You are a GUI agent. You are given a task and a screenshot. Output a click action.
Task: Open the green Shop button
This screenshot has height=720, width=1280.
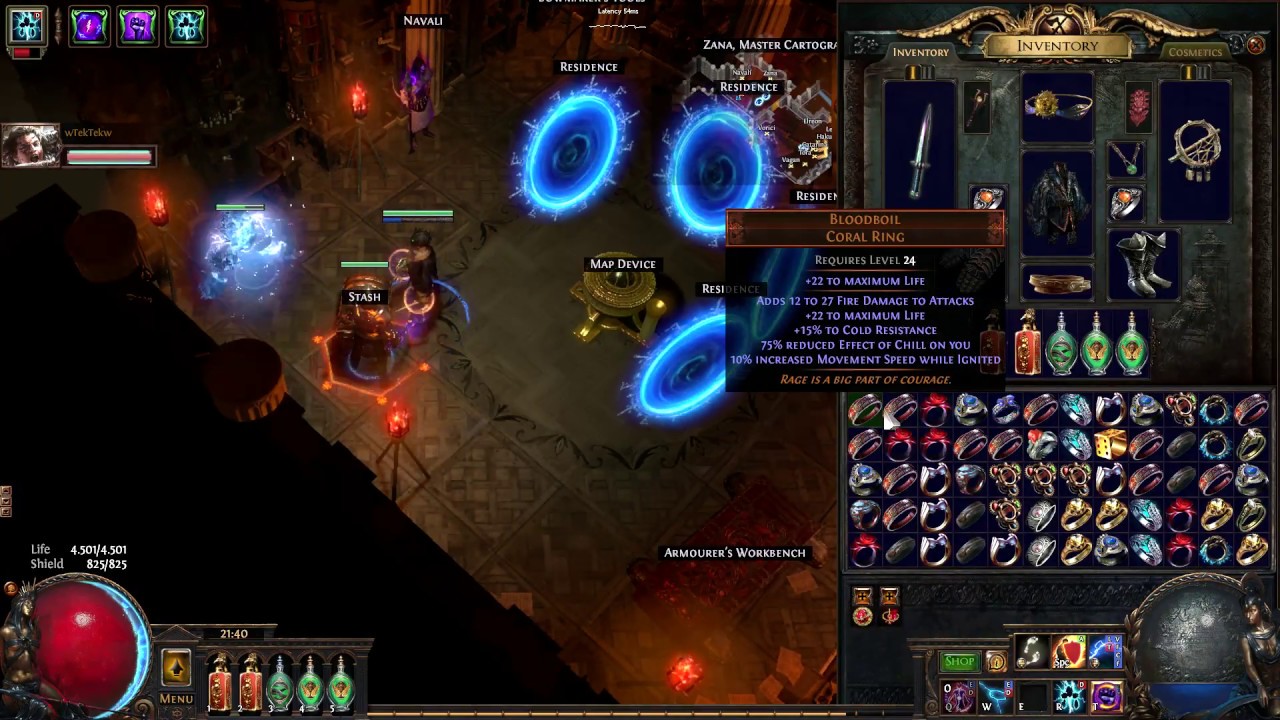pyautogui.click(x=959, y=661)
